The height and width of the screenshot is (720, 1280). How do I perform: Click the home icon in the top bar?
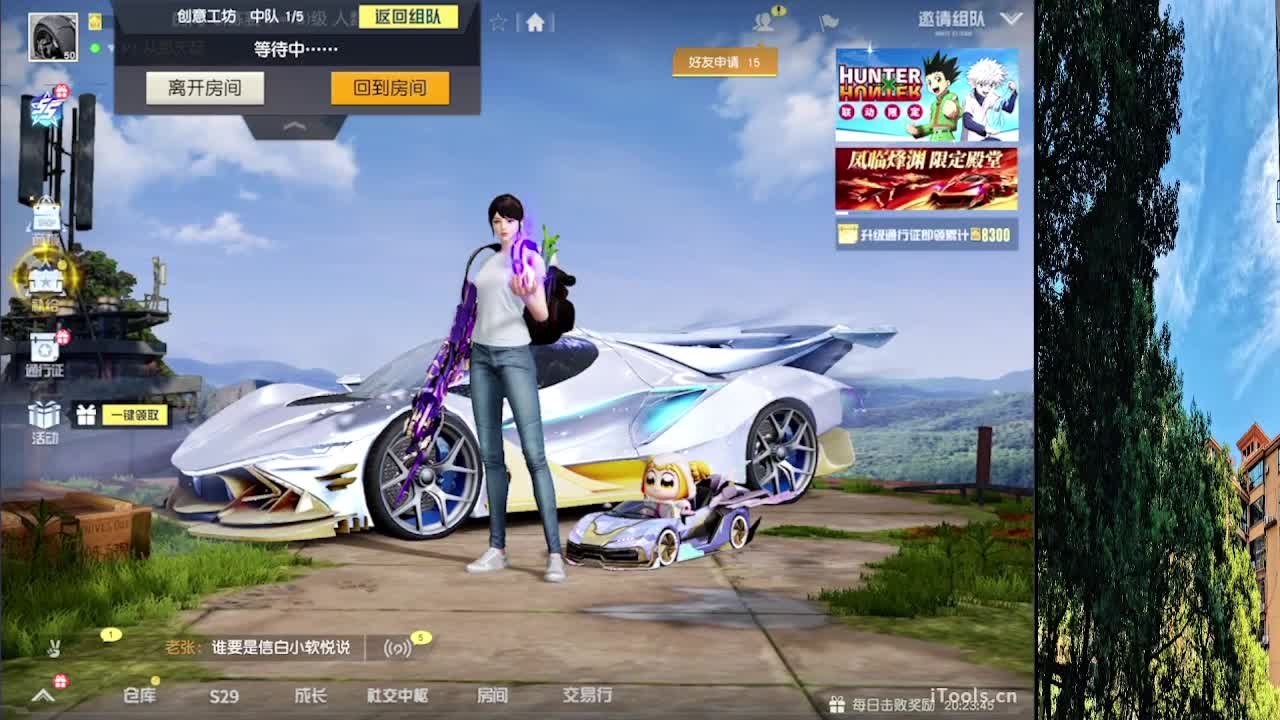[x=535, y=21]
